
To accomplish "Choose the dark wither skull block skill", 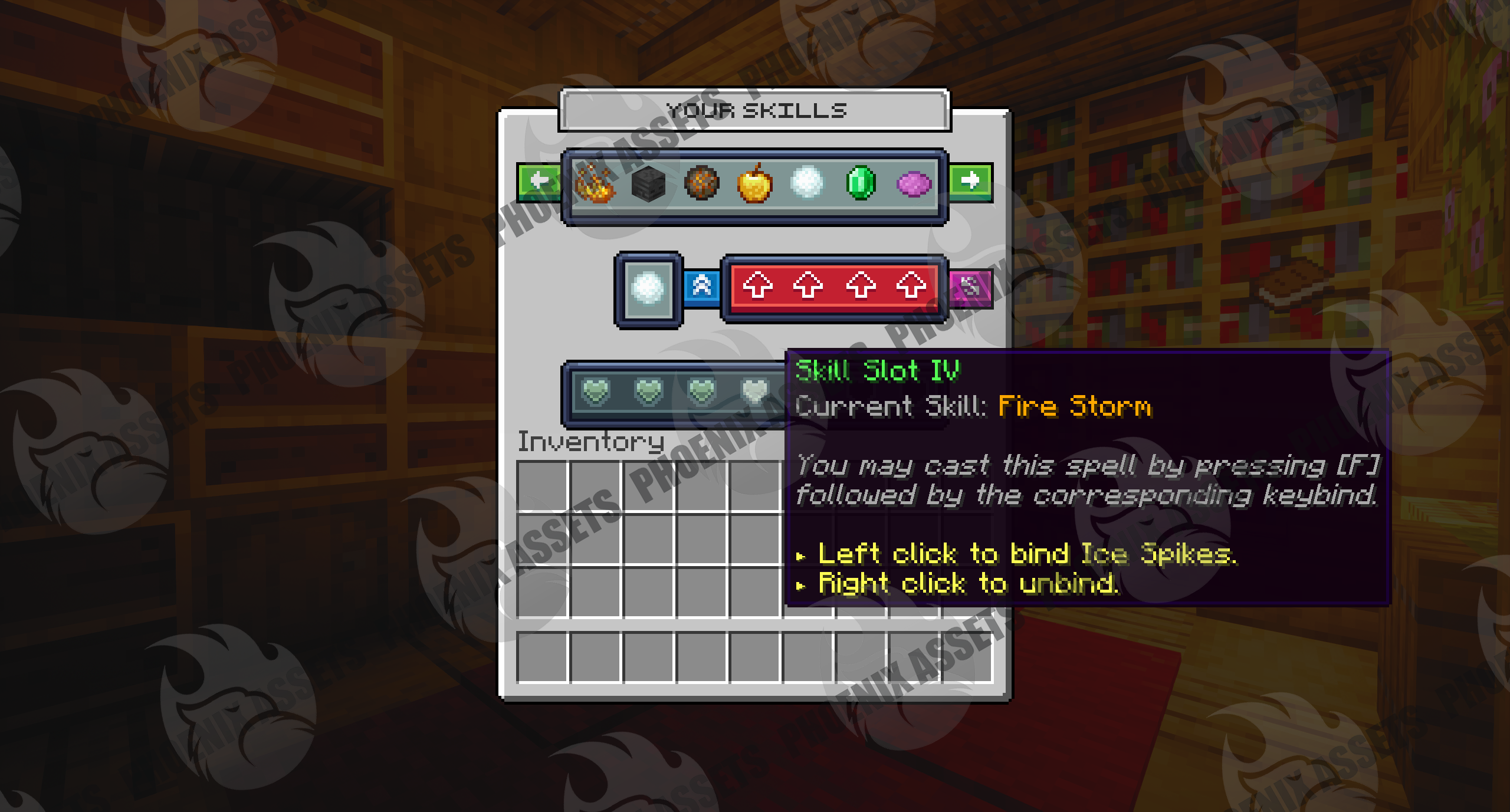I will click(x=648, y=183).
